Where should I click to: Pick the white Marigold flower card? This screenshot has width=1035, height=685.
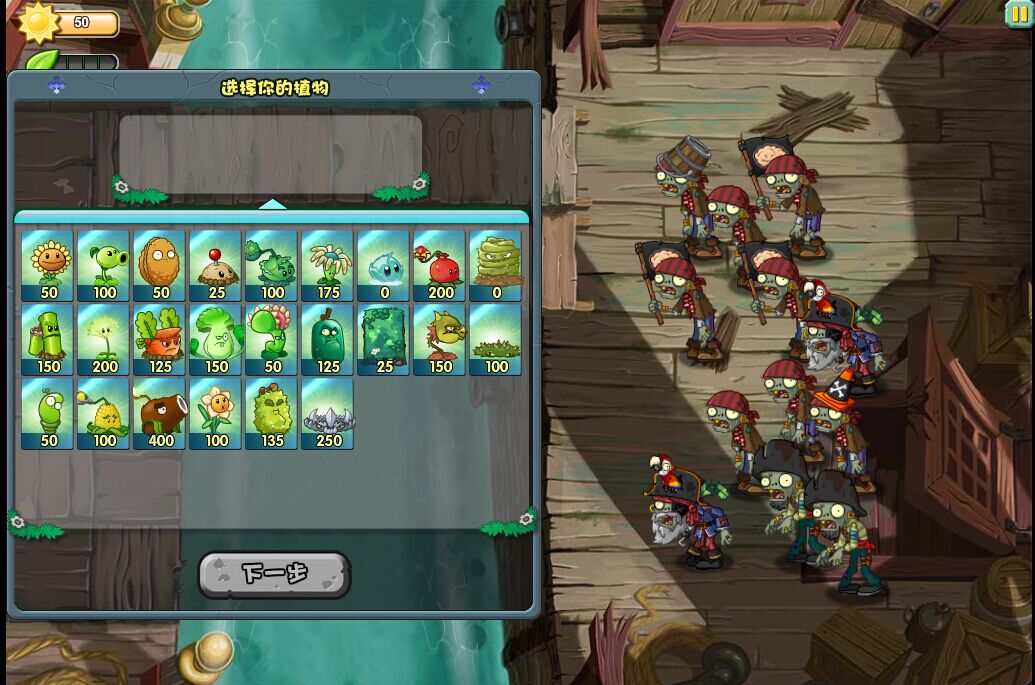pyautogui.click(x=215, y=414)
